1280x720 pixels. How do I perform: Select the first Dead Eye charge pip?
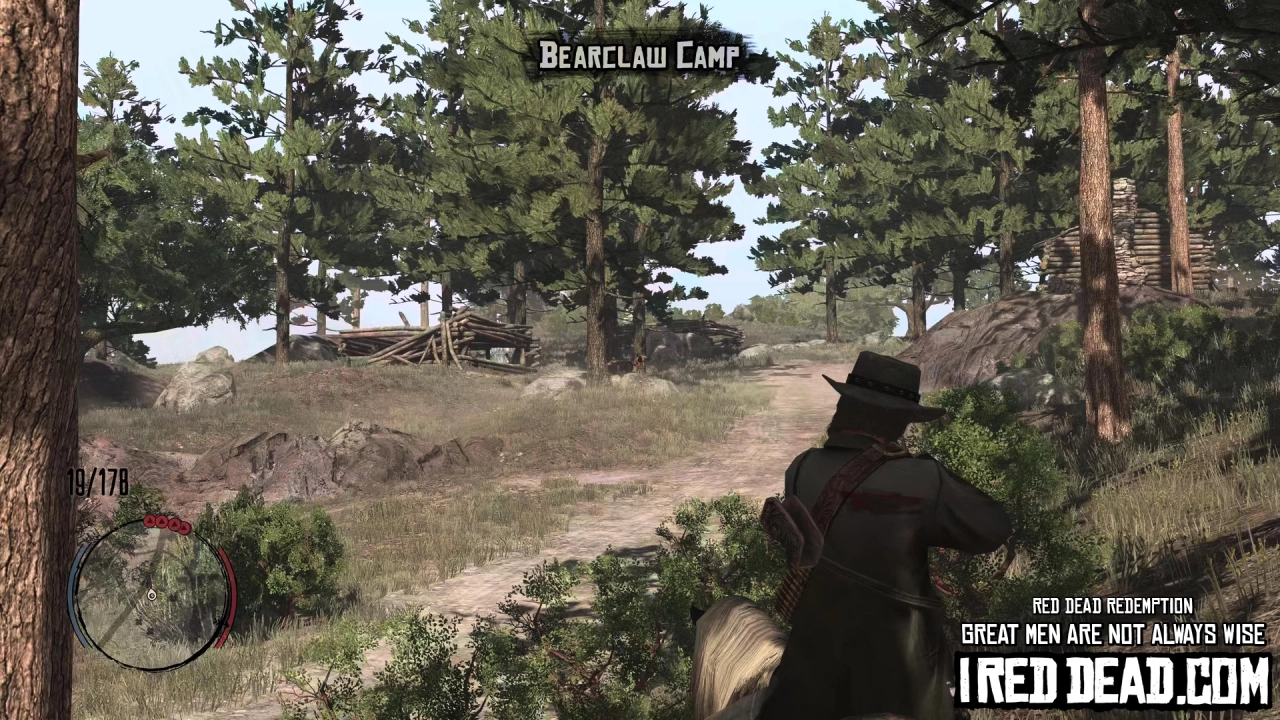pyautogui.click(x=150, y=521)
